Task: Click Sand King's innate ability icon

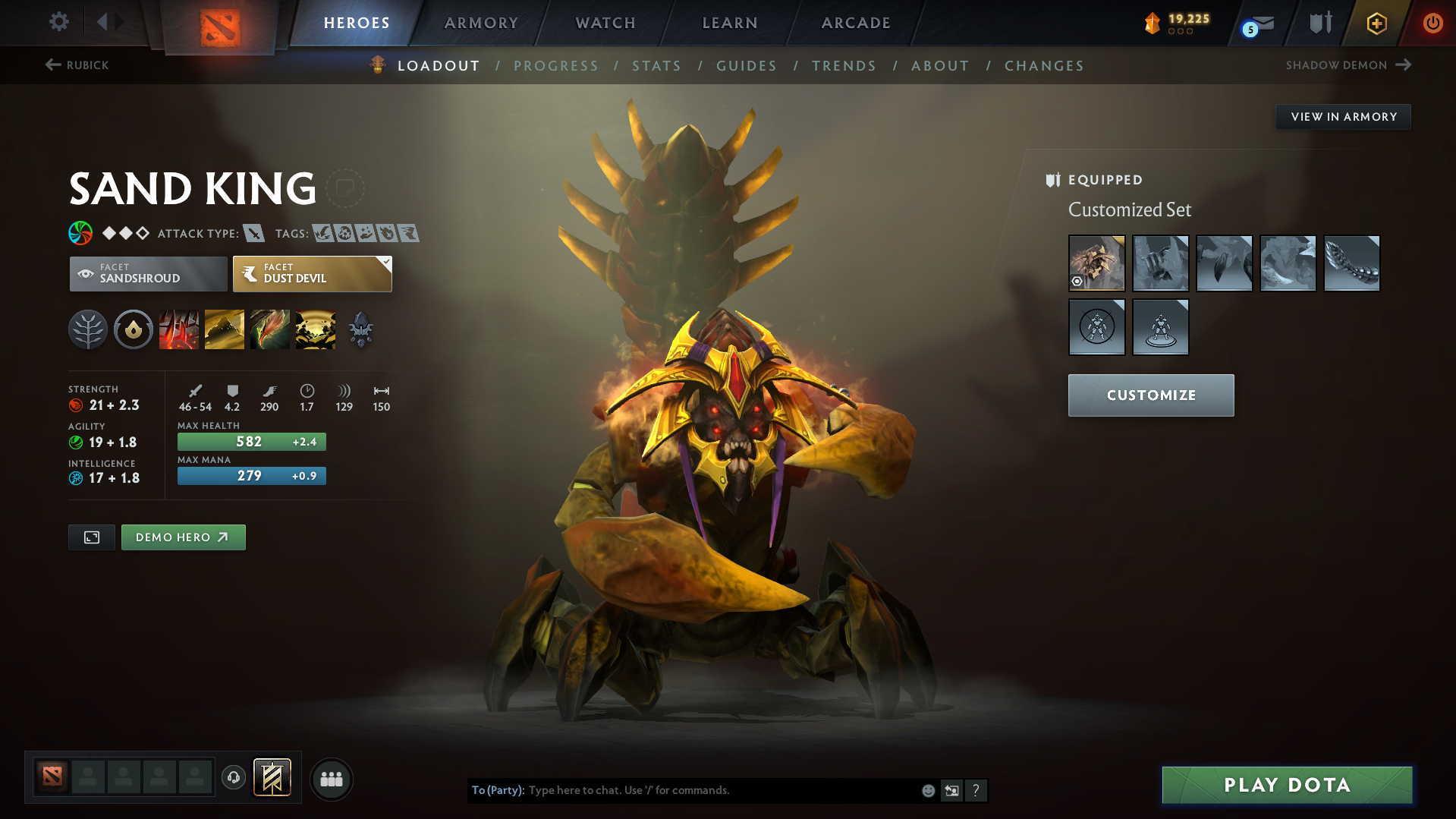Action: tap(134, 329)
